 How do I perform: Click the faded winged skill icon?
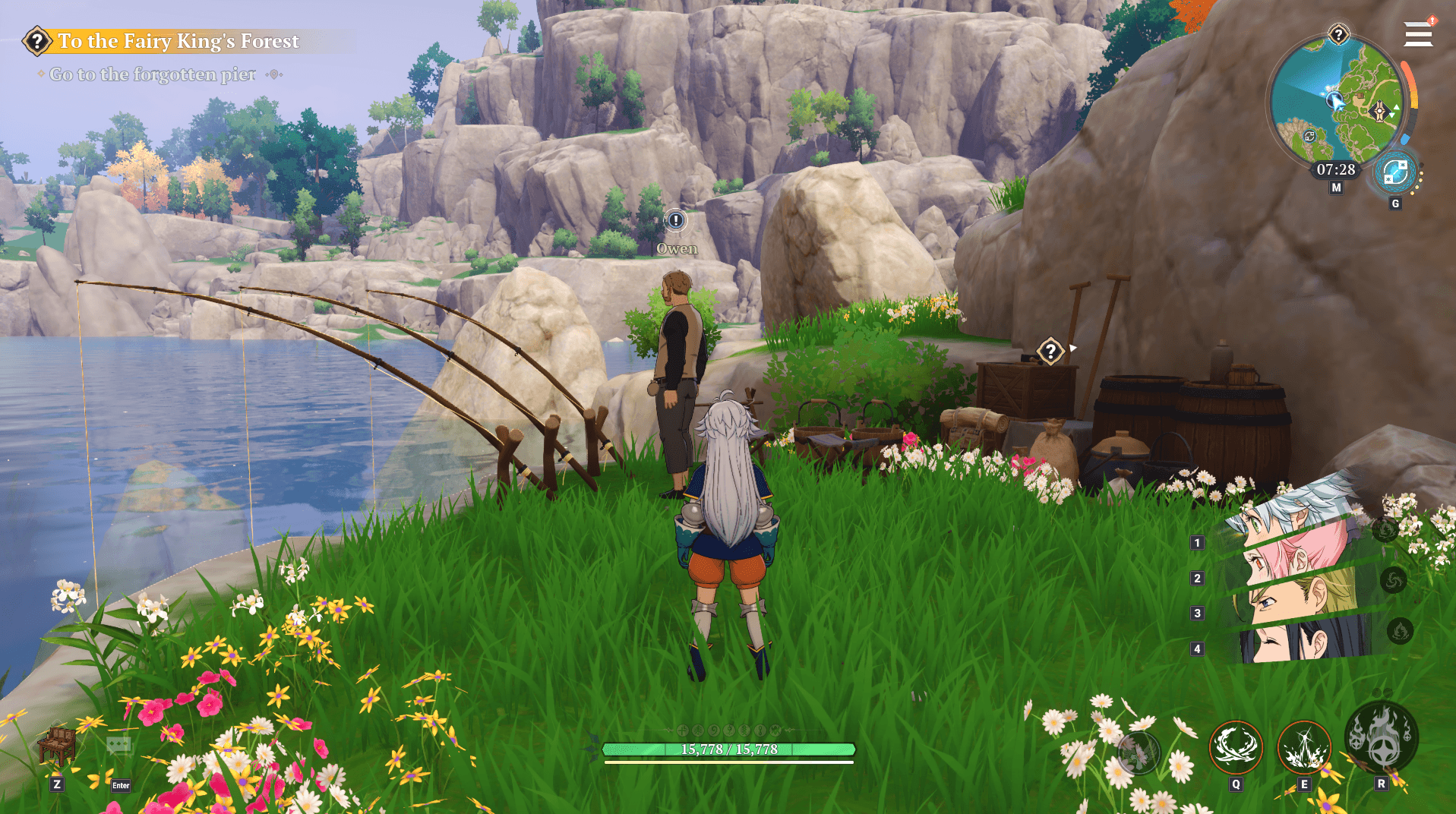coord(1138,753)
